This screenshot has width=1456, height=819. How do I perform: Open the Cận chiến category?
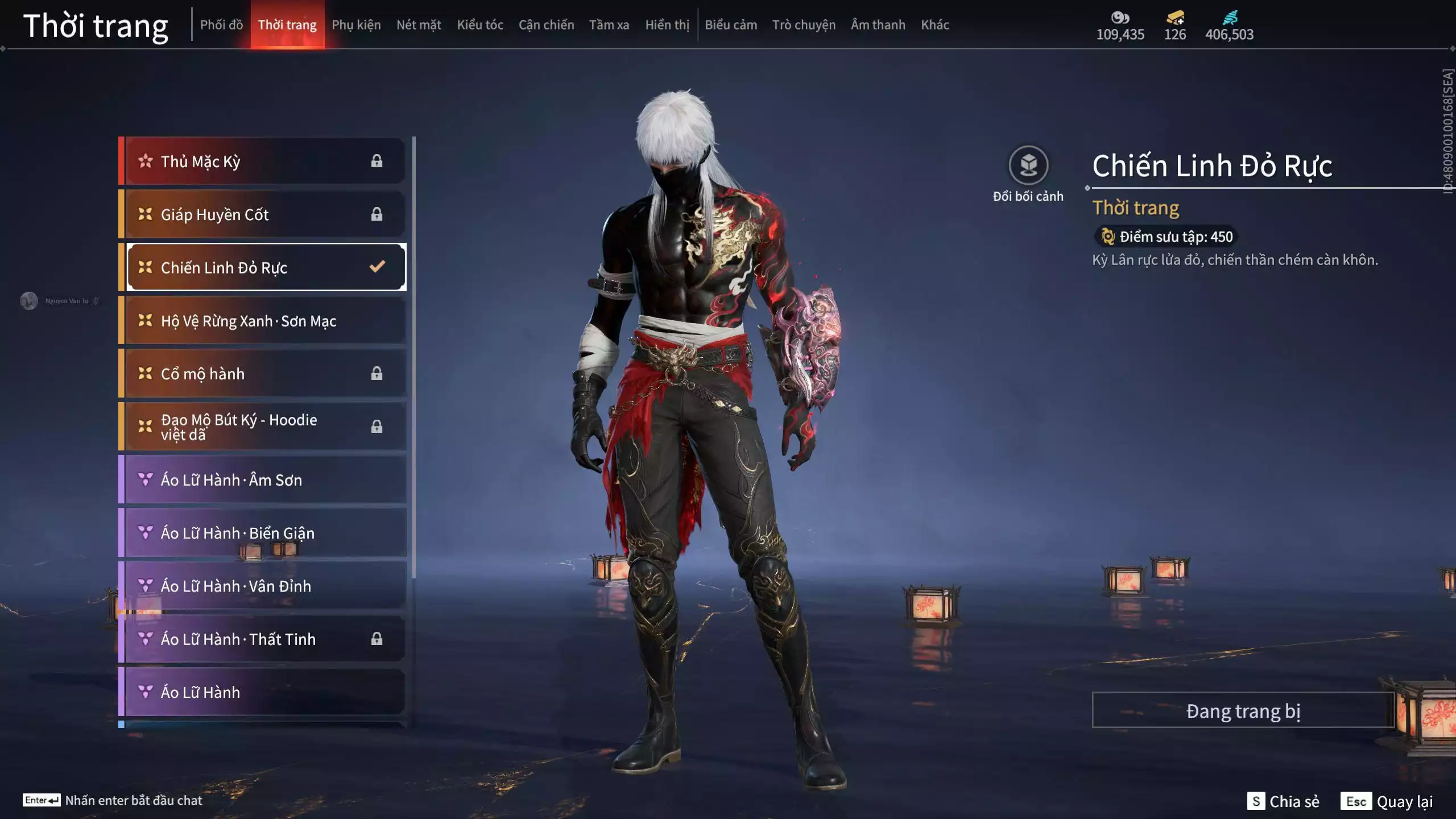point(546,25)
